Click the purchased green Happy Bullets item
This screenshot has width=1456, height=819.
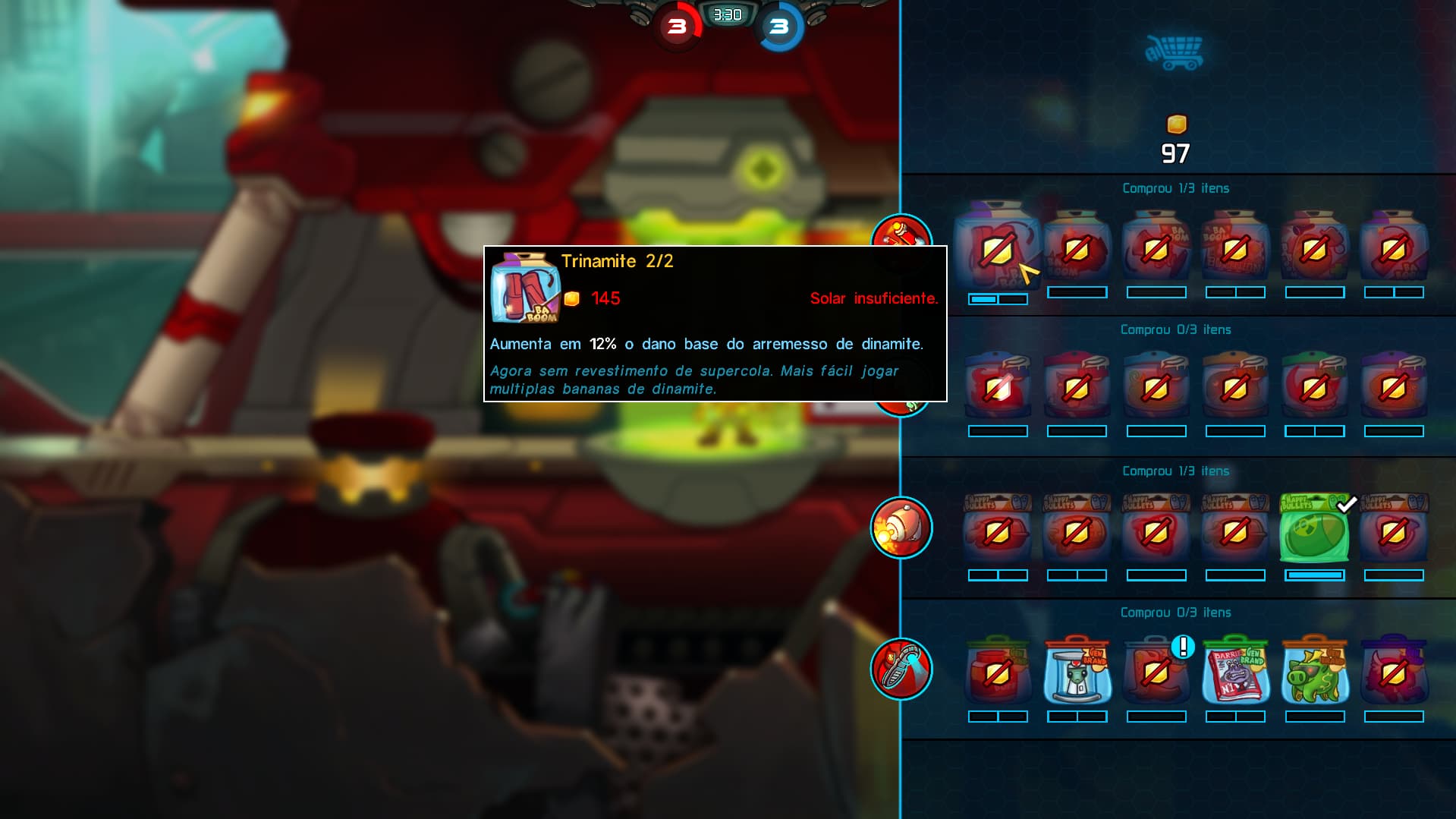pos(1314,531)
